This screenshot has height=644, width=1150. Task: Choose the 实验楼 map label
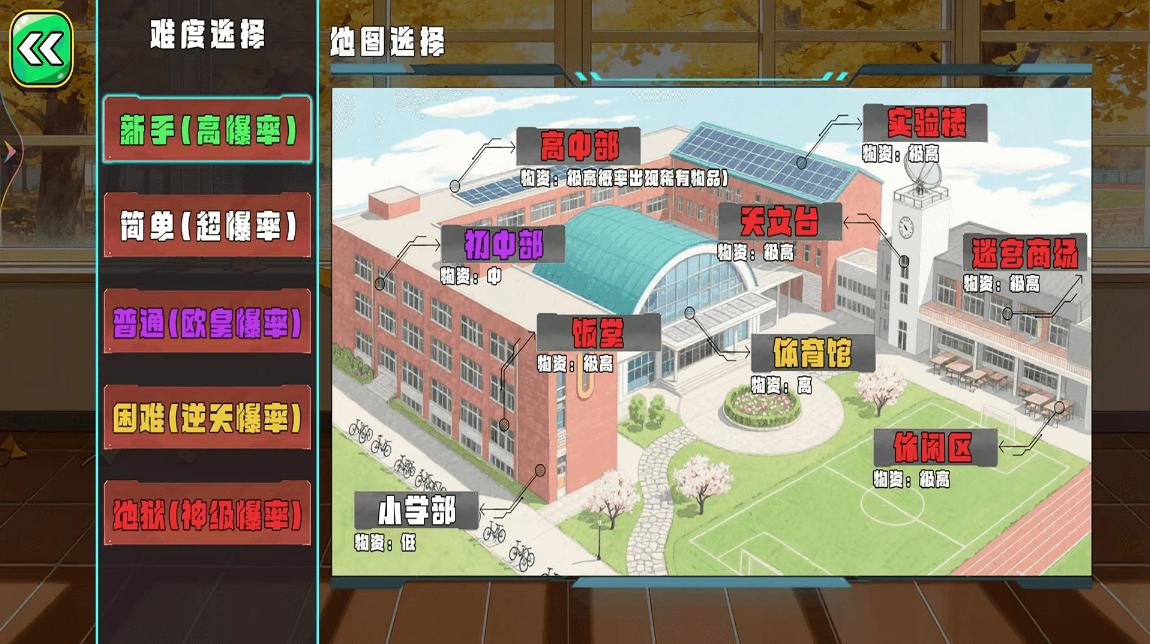click(x=924, y=123)
